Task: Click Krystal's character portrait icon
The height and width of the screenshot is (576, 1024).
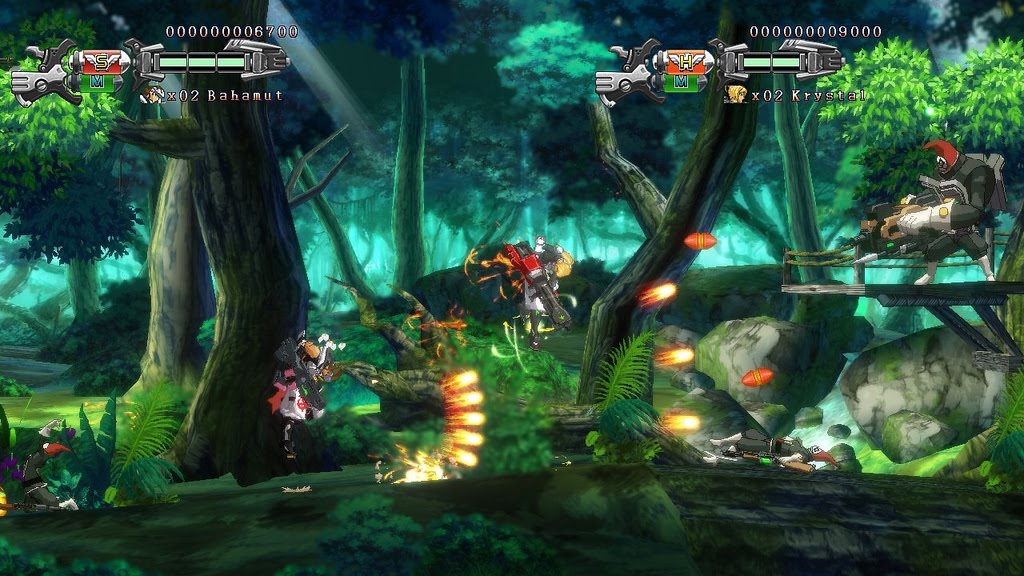Action: (x=737, y=95)
